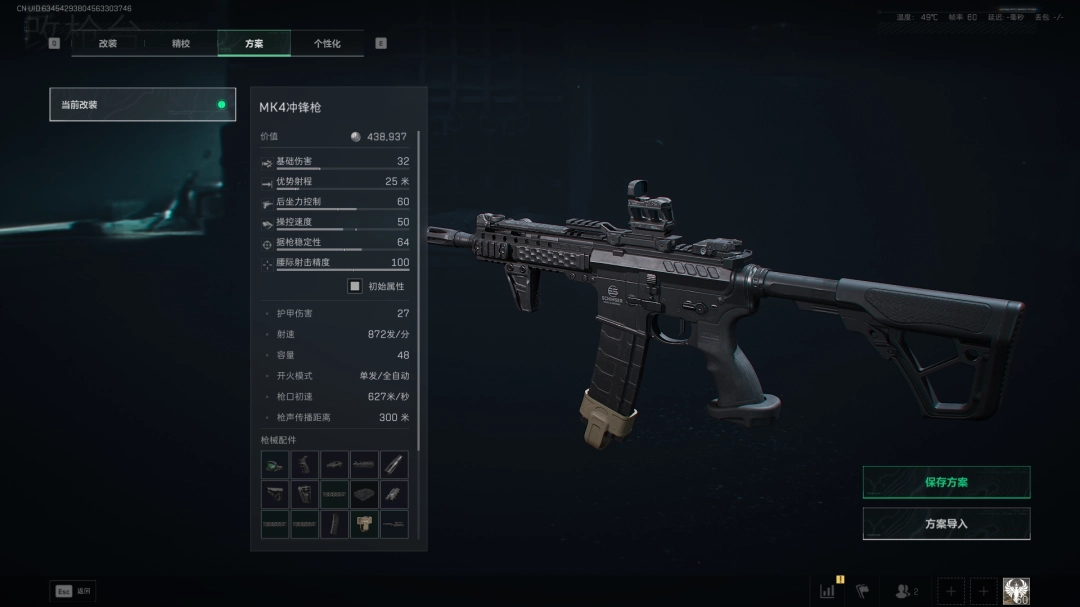Show the friends list icon
The width and height of the screenshot is (1080, 607).
tap(906, 591)
